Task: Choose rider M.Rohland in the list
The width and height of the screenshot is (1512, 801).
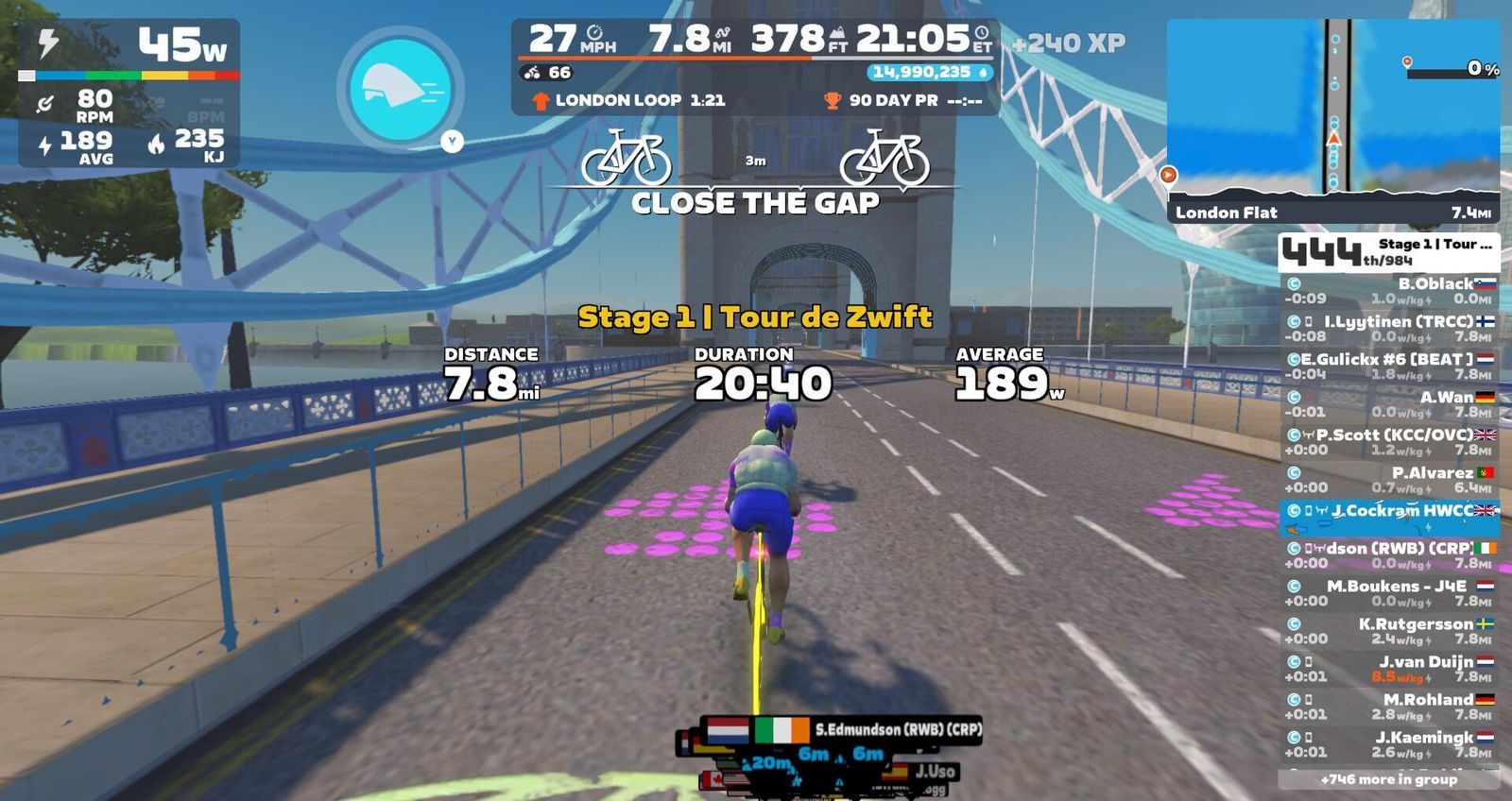Action: 1389,706
